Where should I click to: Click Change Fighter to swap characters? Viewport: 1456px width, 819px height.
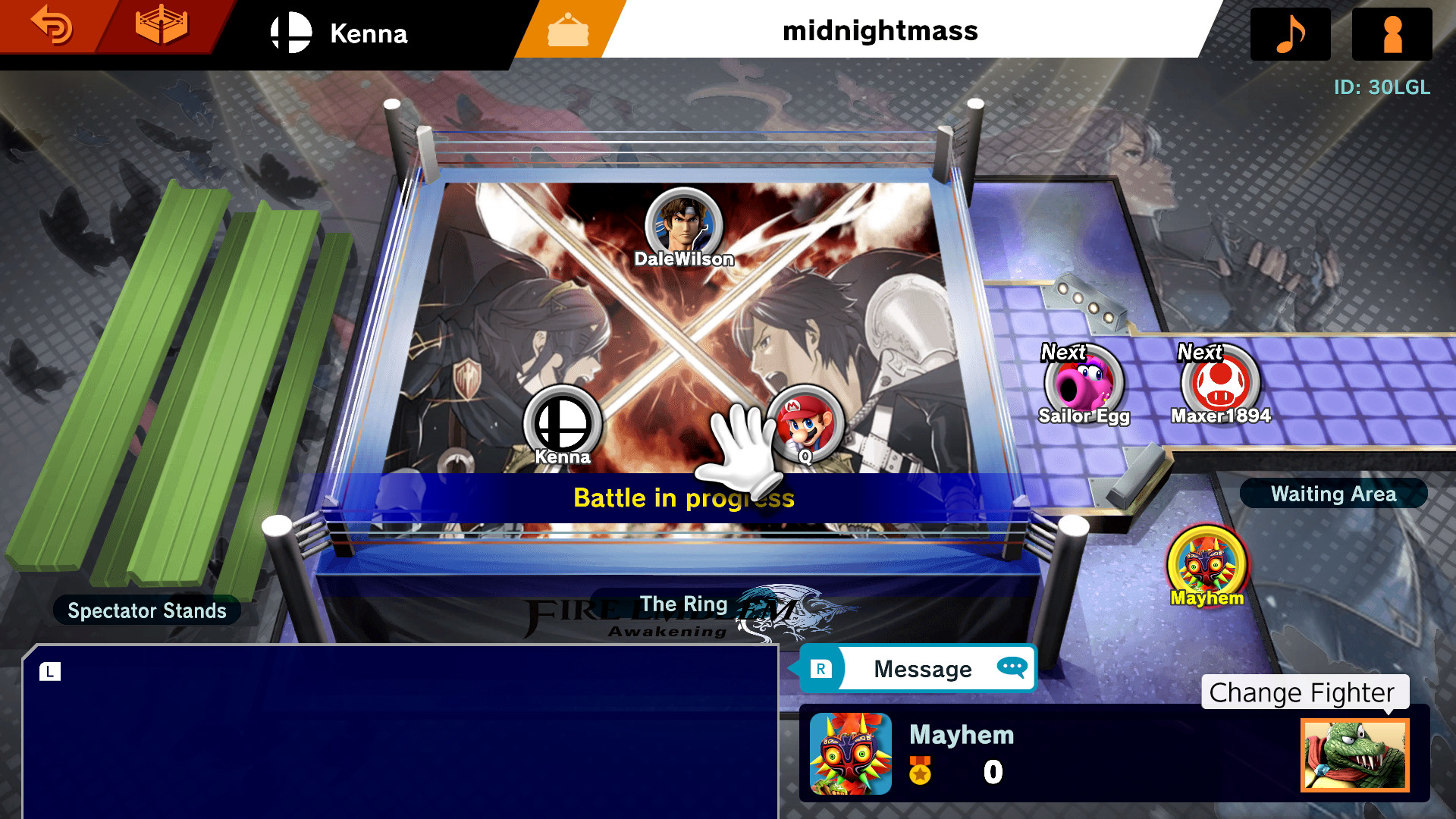[x=1302, y=692]
